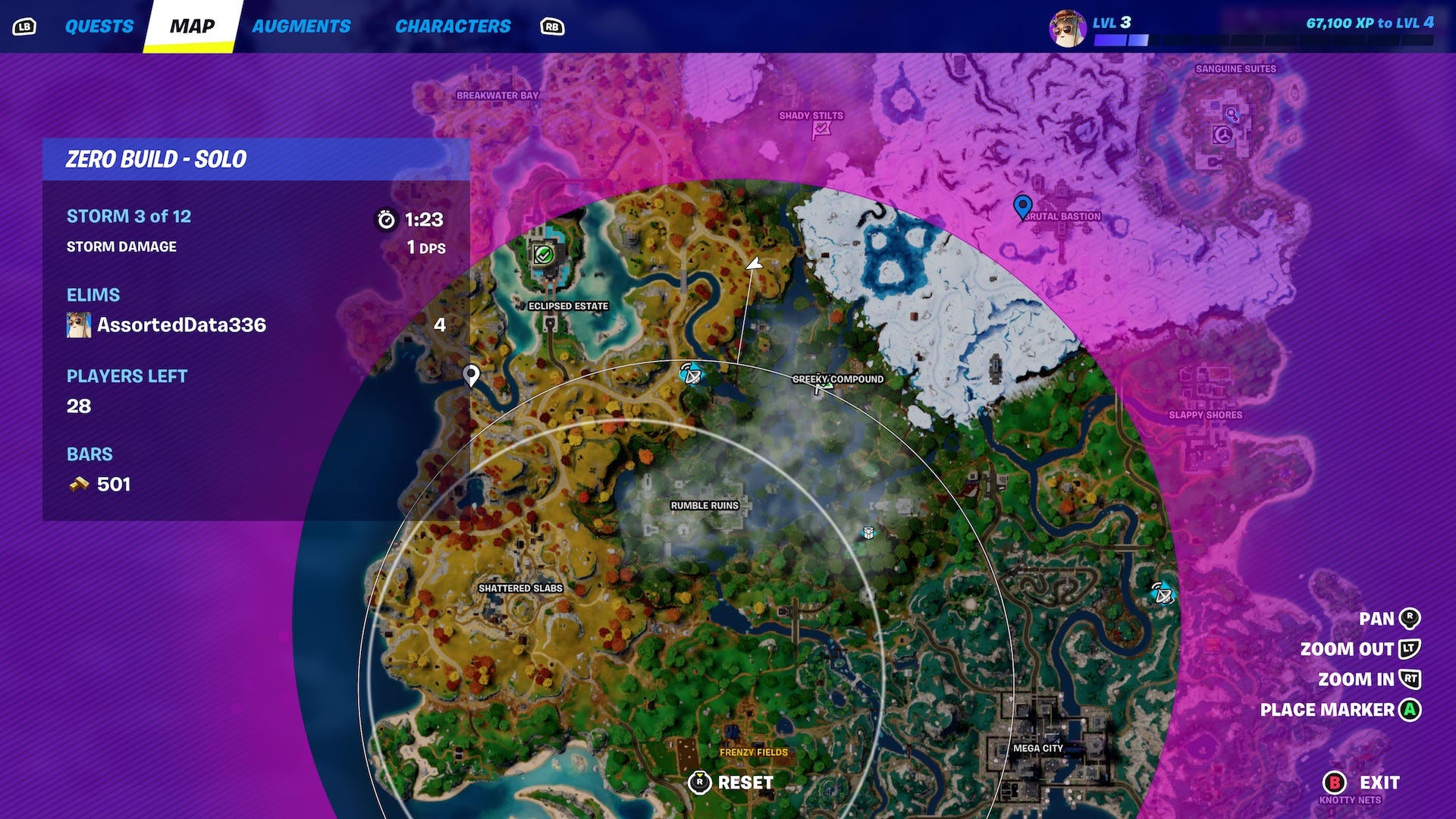
Task: Switch to the QUESTS tab
Action: [x=99, y=25]
